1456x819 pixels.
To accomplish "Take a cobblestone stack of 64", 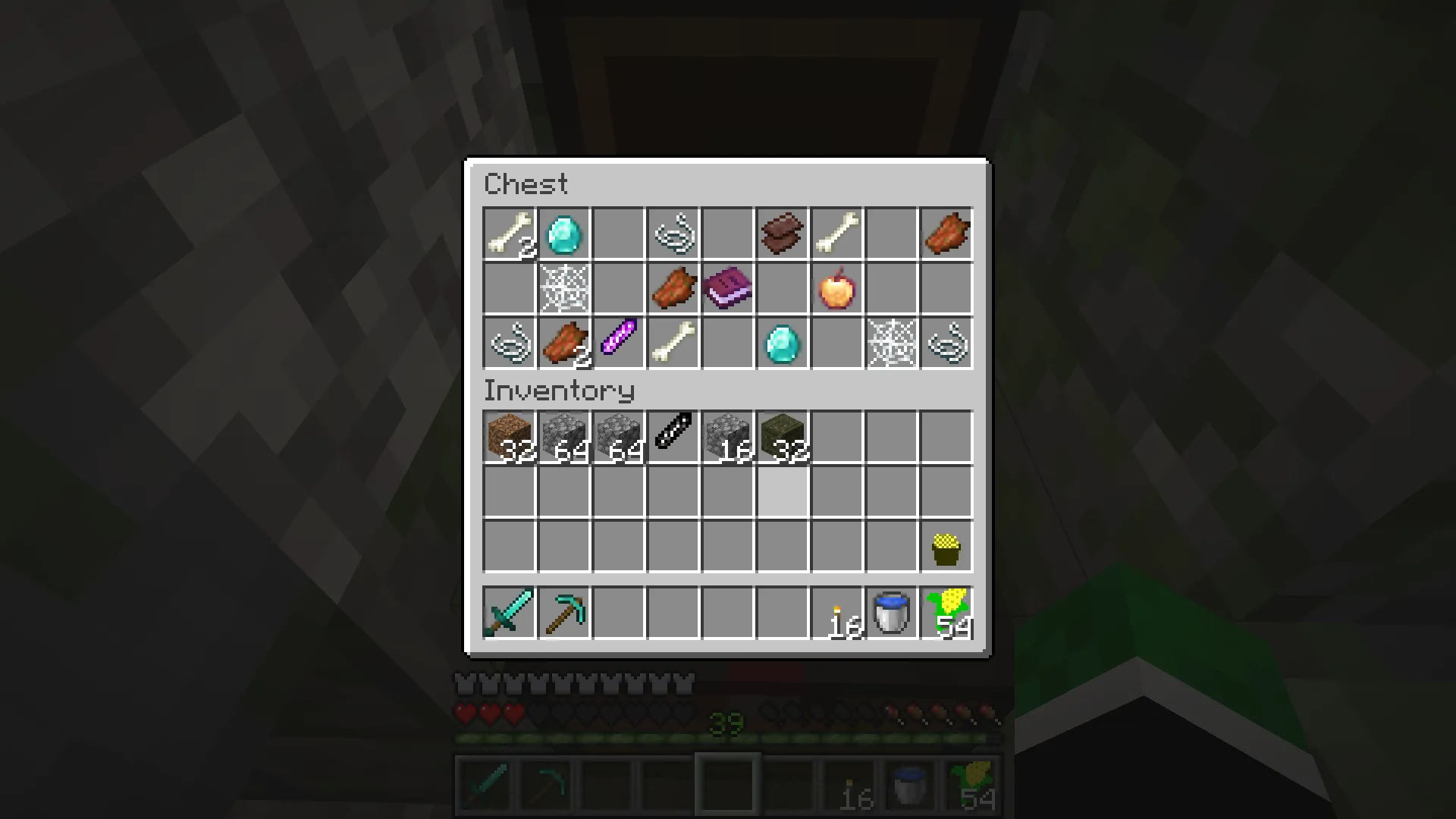I will [x=564, y=433].
